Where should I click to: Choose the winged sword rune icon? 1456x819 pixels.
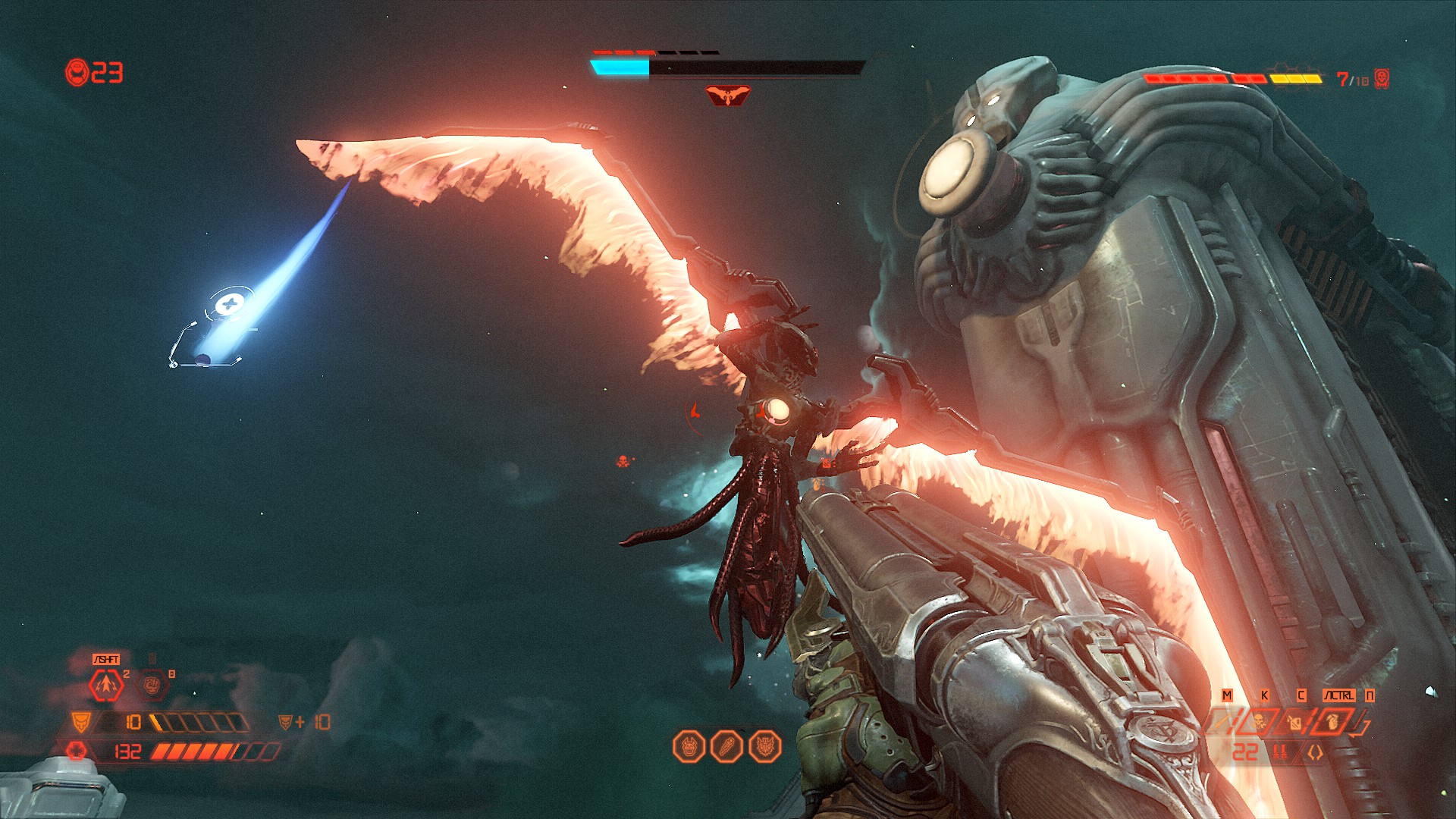point(764,747)
